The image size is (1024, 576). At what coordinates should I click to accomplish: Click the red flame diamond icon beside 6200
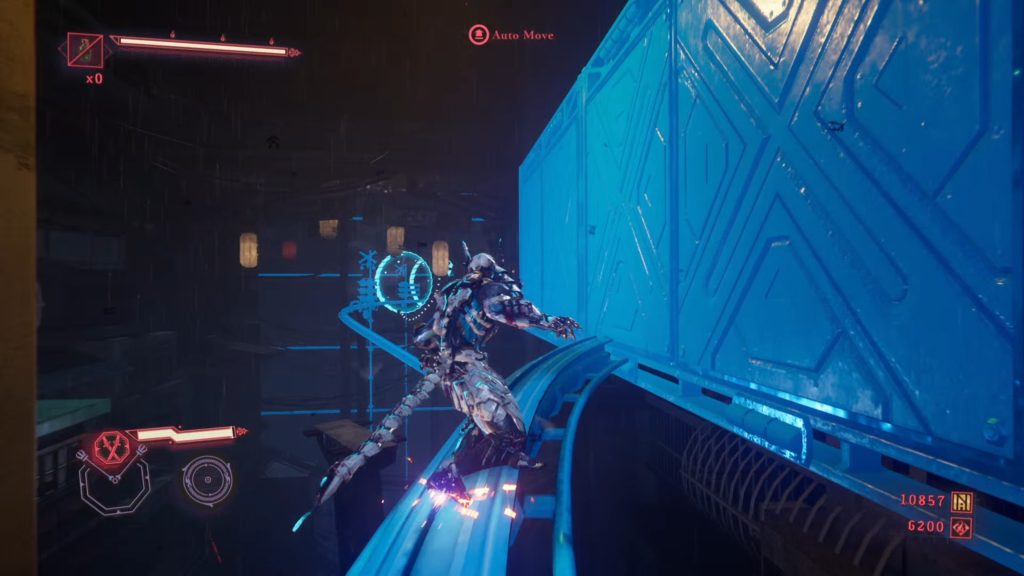pyautogui.click(x=961, y=526)
